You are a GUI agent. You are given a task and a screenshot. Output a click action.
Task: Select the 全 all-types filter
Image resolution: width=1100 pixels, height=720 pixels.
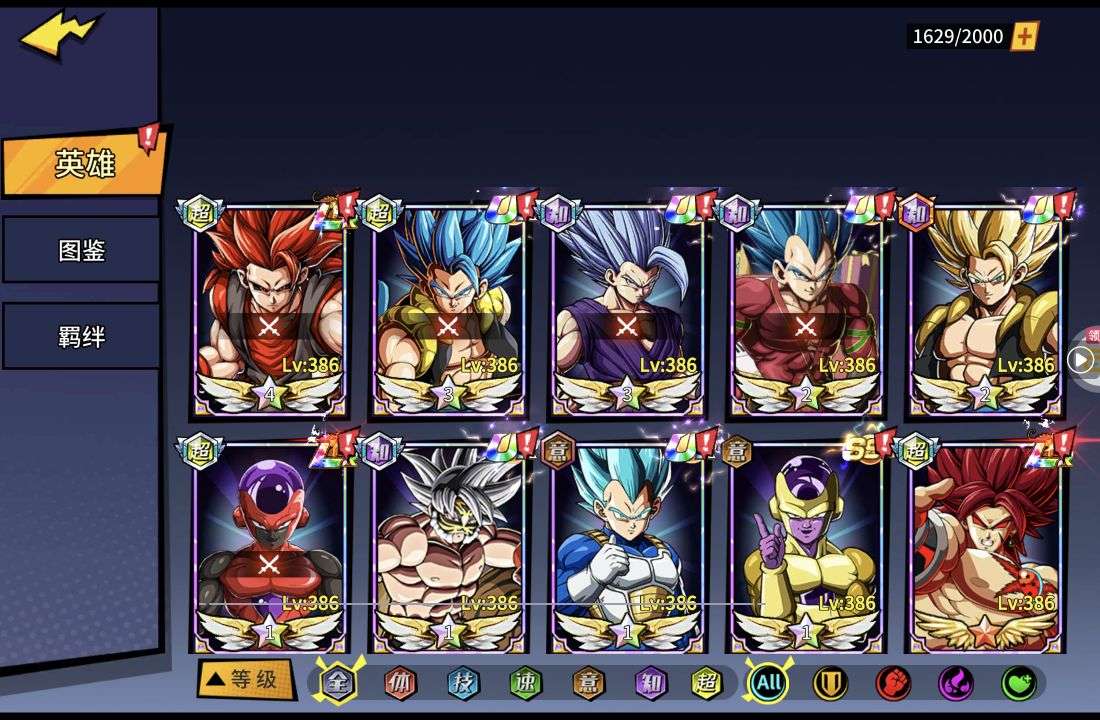point(338,683)
